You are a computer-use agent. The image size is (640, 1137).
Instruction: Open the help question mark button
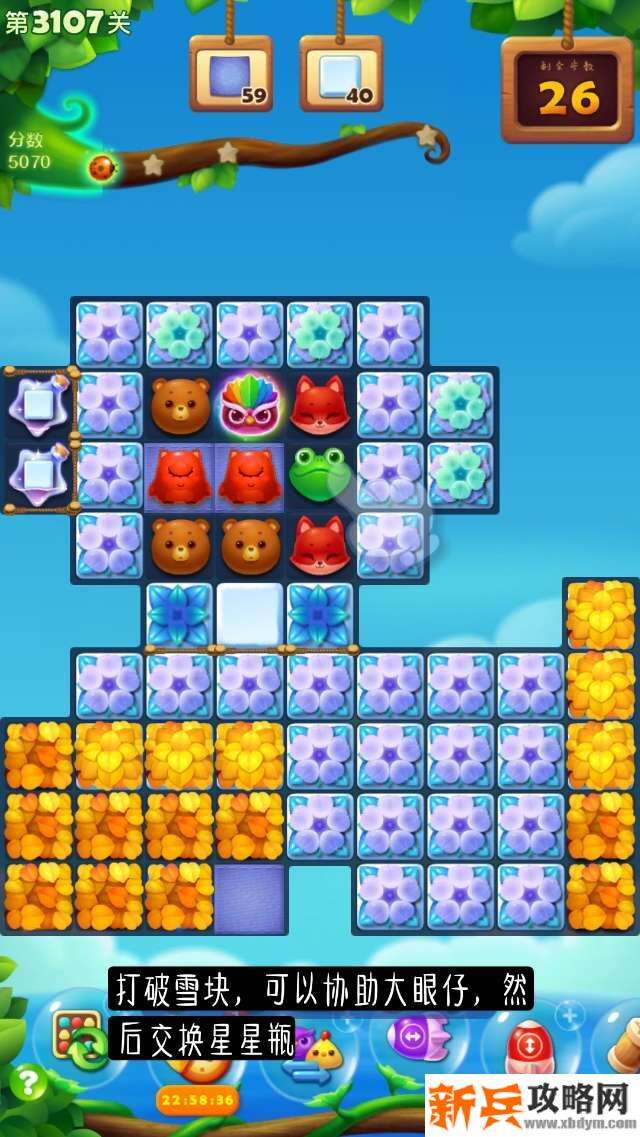[x=26, y=1083]
